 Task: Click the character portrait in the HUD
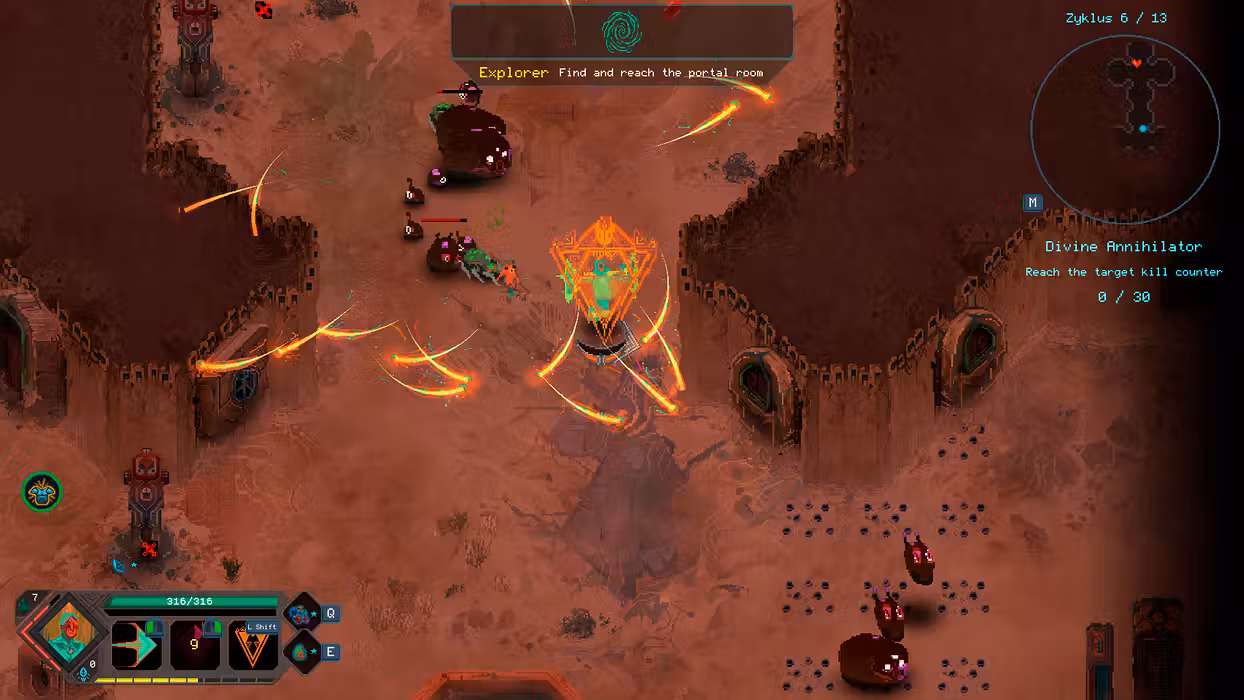pyautogui.click(x=68, y=636)
